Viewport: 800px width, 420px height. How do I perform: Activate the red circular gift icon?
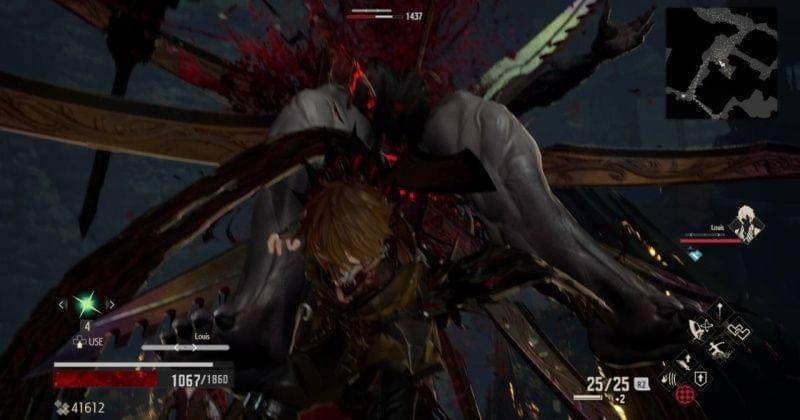coord(683,394)
